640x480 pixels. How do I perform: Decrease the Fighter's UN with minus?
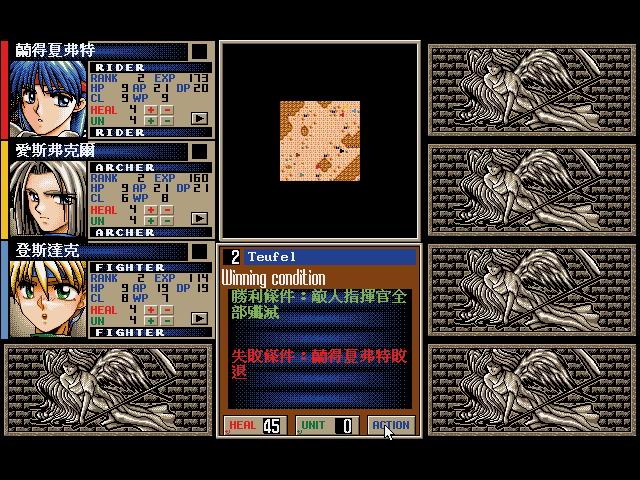[x=166, y=321]
